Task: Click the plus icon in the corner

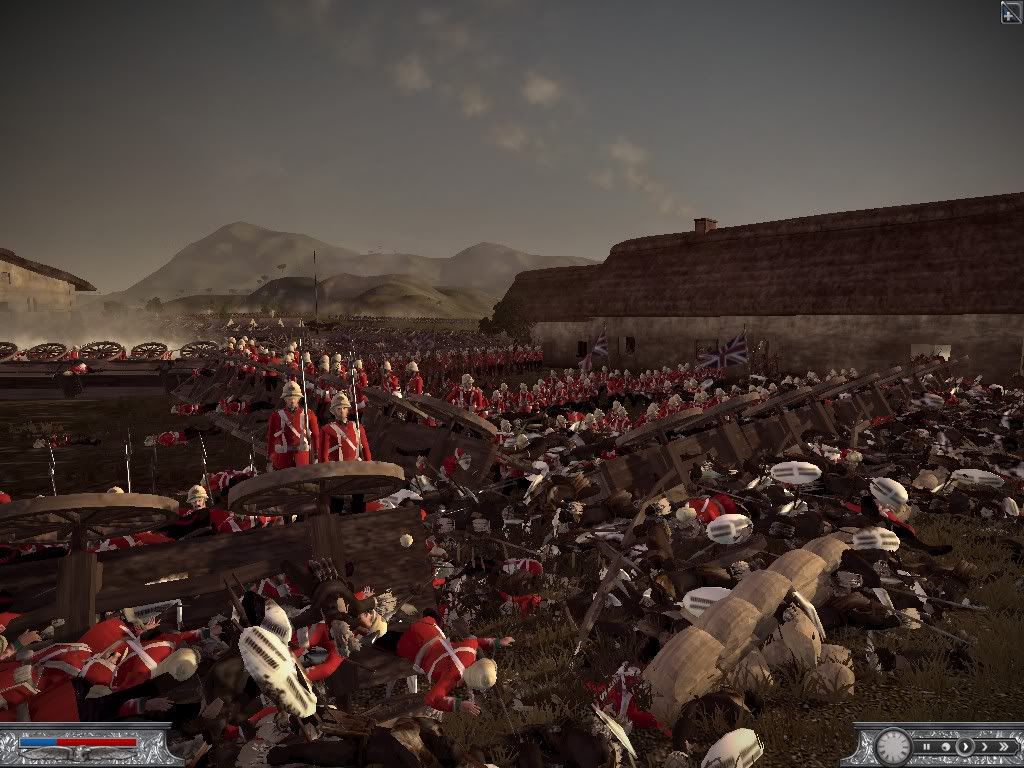Action: [1011, 11]
